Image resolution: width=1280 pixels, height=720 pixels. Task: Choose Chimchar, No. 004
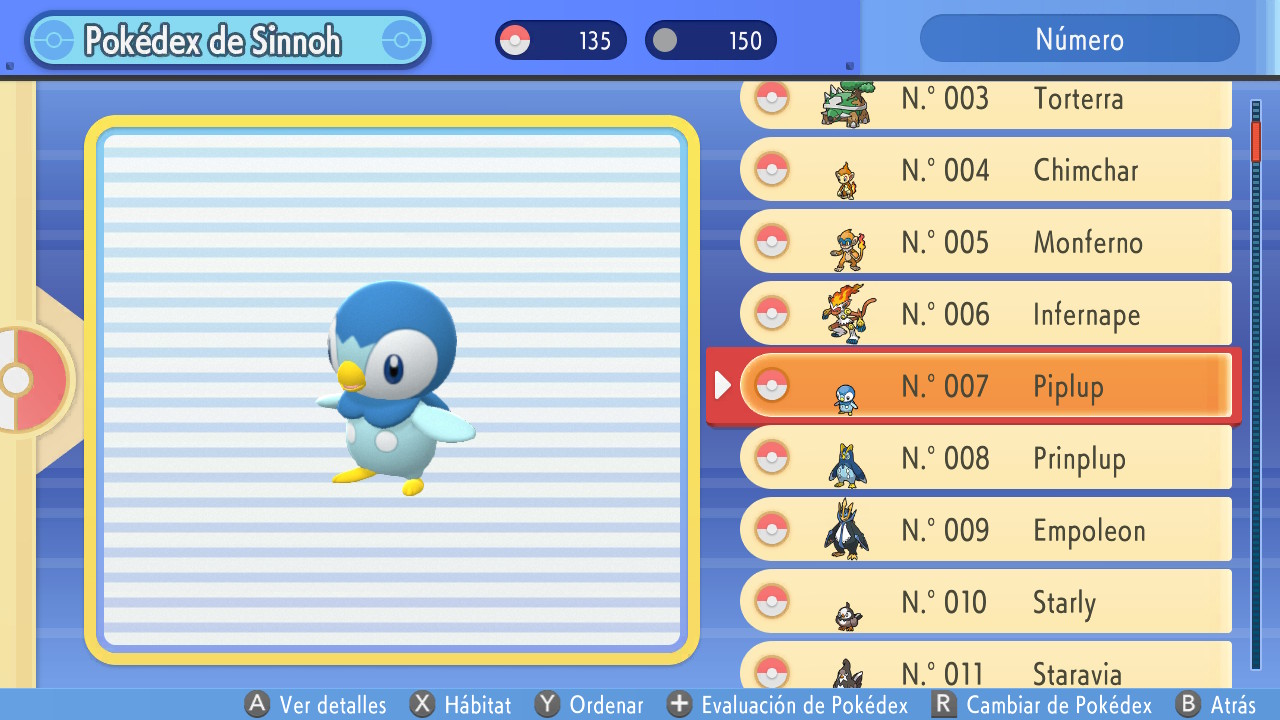pos(985,170)
